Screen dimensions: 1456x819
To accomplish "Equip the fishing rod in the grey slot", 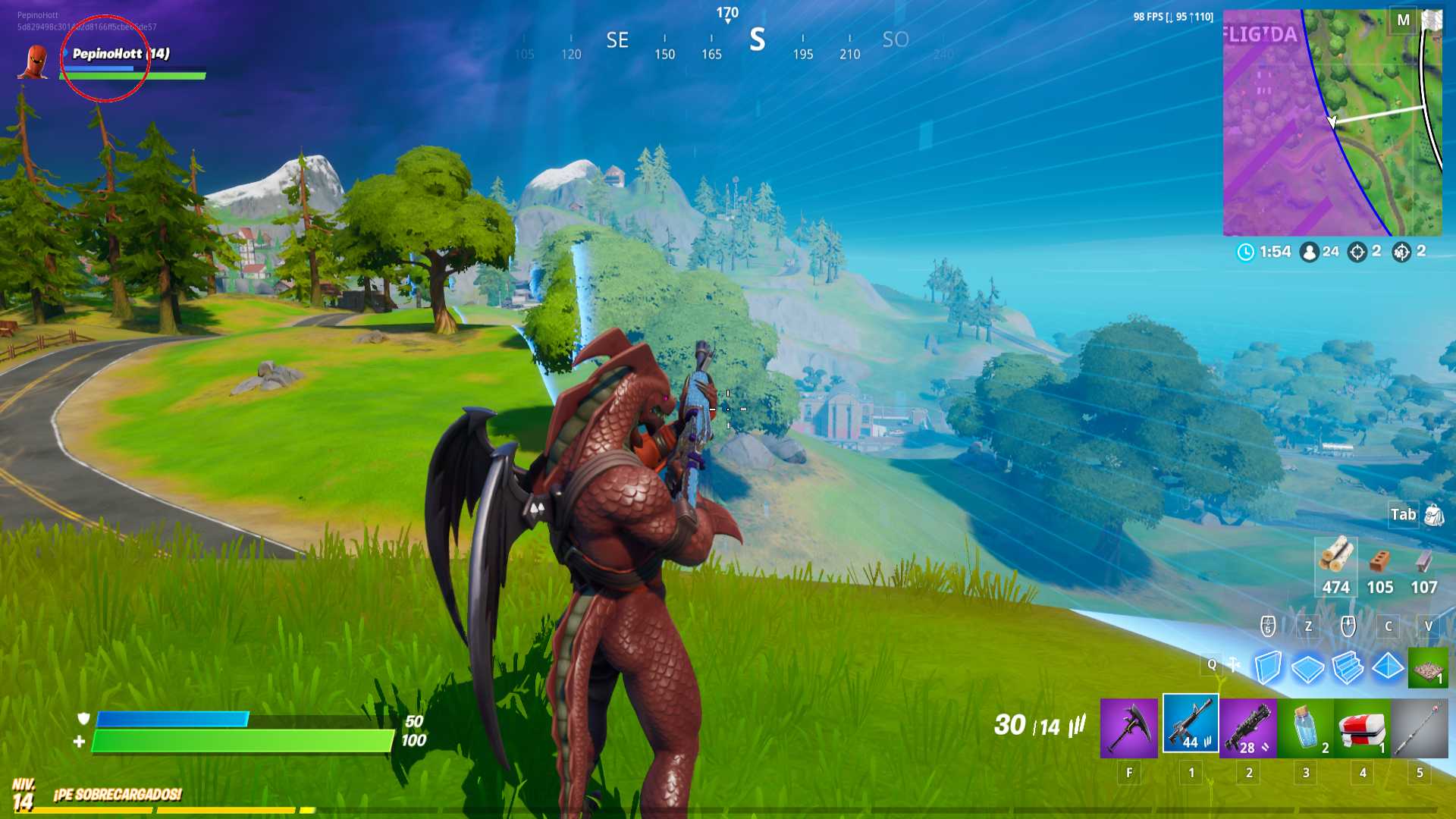I will [1420, 728].
